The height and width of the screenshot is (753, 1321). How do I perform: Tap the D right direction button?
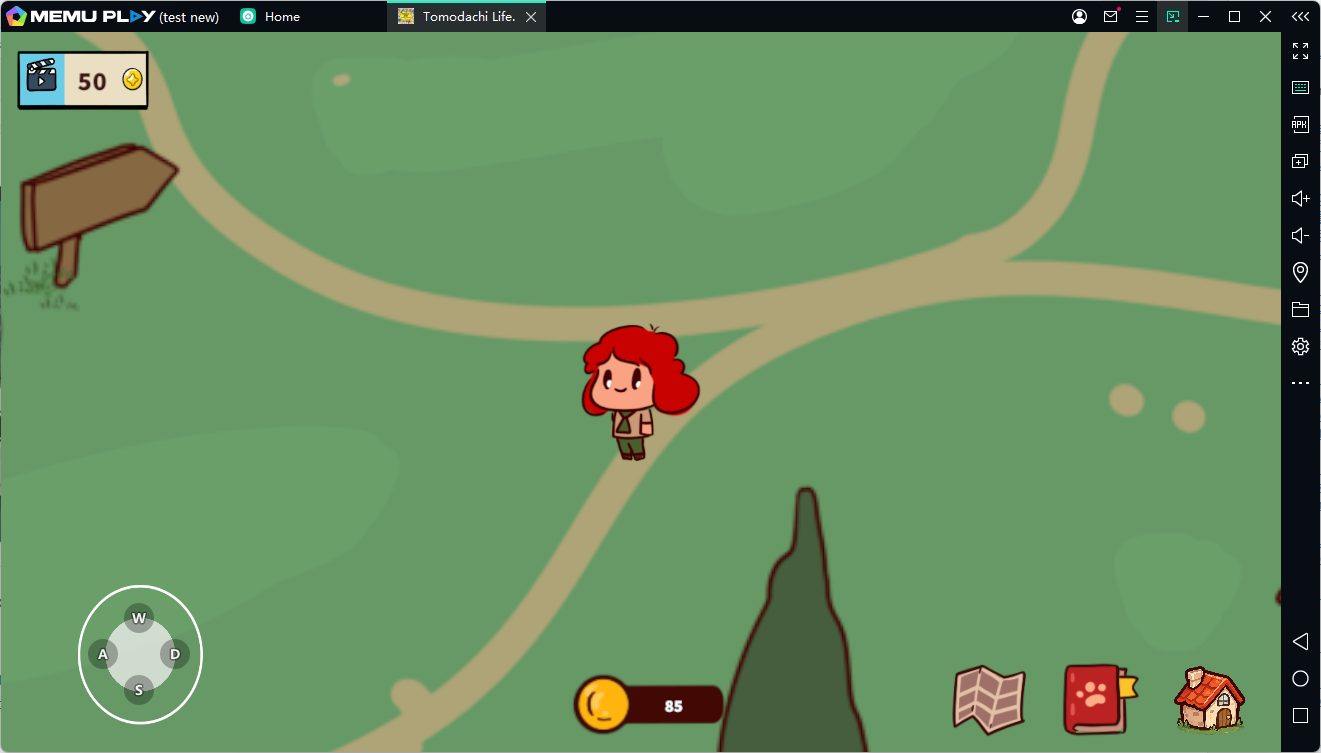[x=175, y=655]
